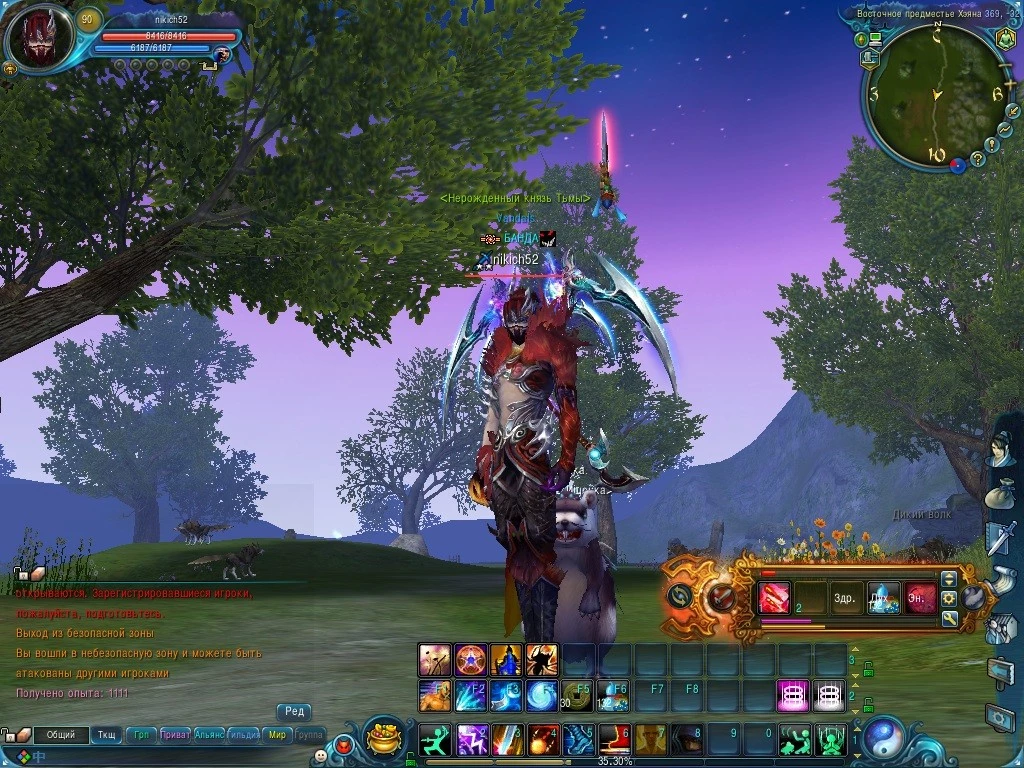The width and height of the screenshot is (1024, 768).
Task: Switch to the Альянс chat tab
Action: point(209,735)
